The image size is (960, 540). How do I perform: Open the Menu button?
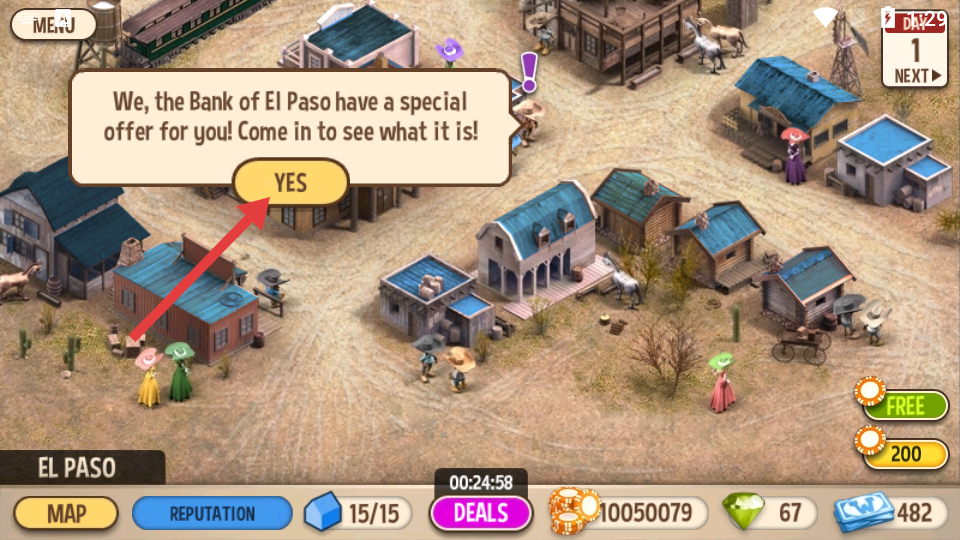[47, 23]
